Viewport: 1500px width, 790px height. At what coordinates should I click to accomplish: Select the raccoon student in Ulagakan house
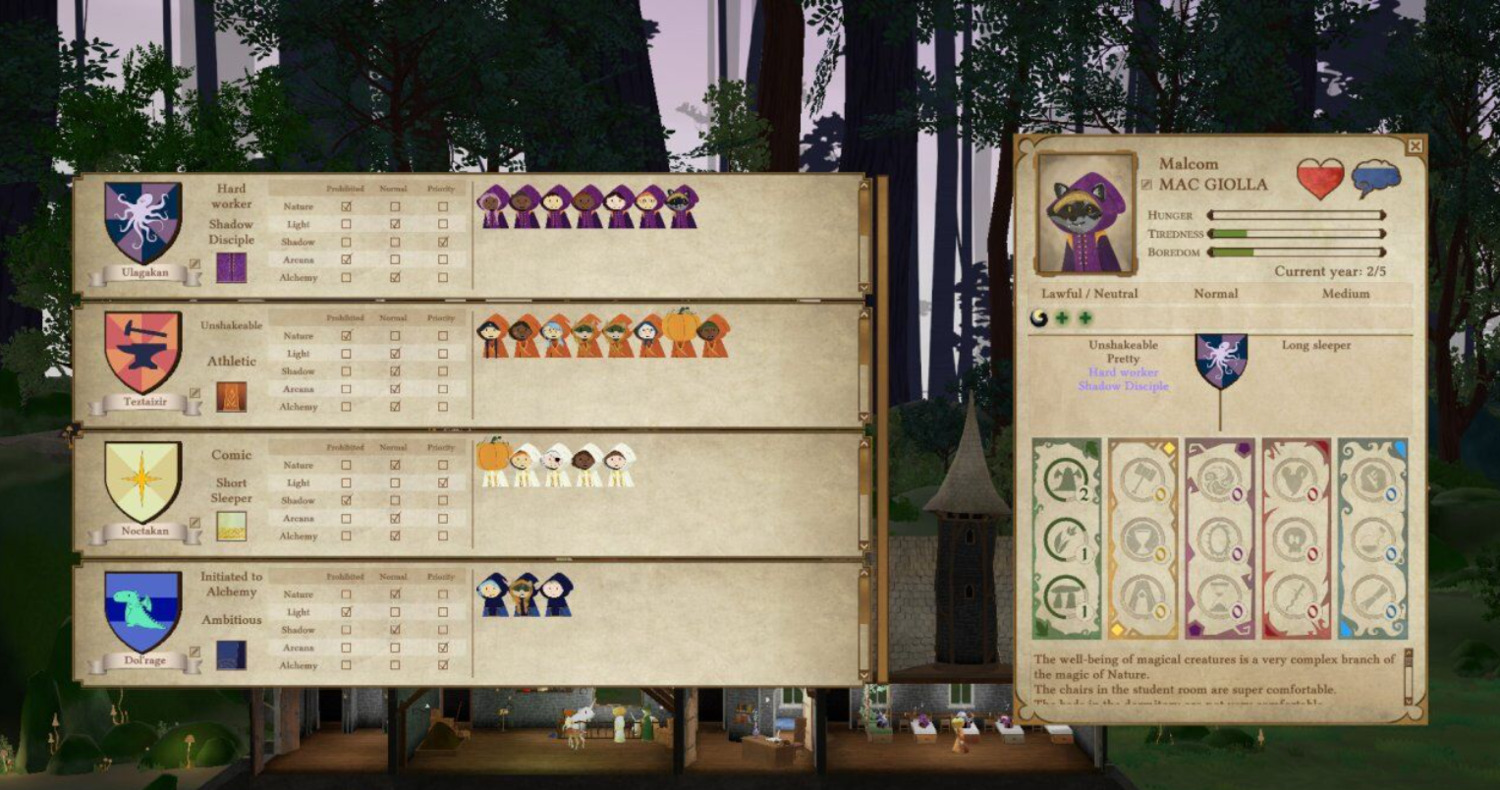(683, 207)
